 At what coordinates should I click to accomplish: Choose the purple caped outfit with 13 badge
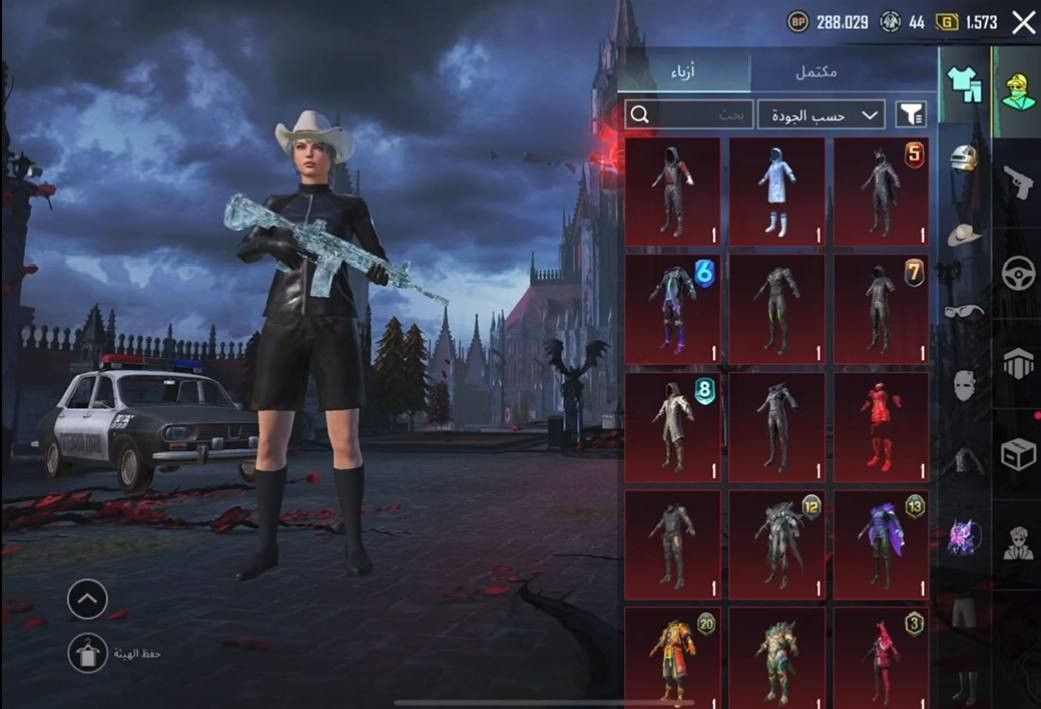(x=881, y=545)
